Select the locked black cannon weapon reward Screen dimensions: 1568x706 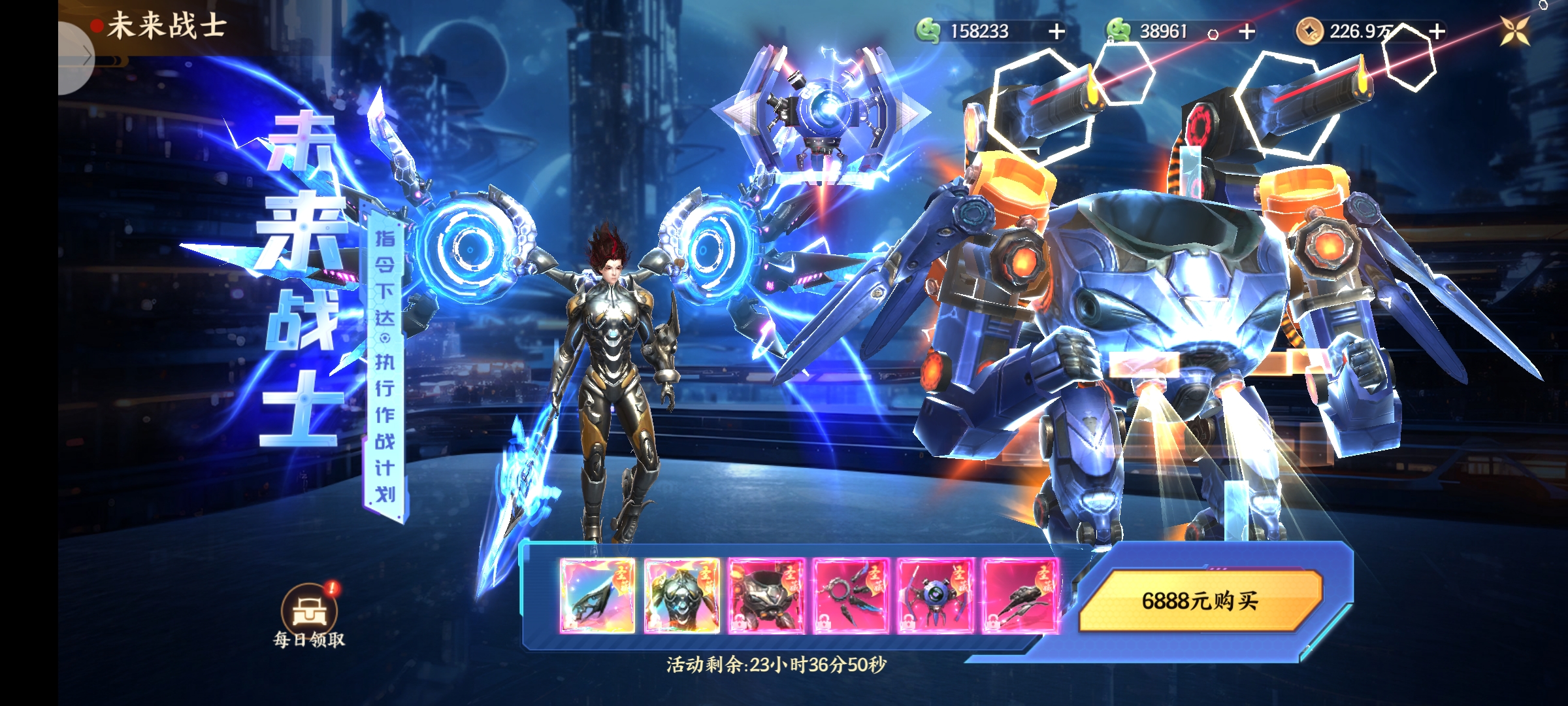[x=1020, y=596]
